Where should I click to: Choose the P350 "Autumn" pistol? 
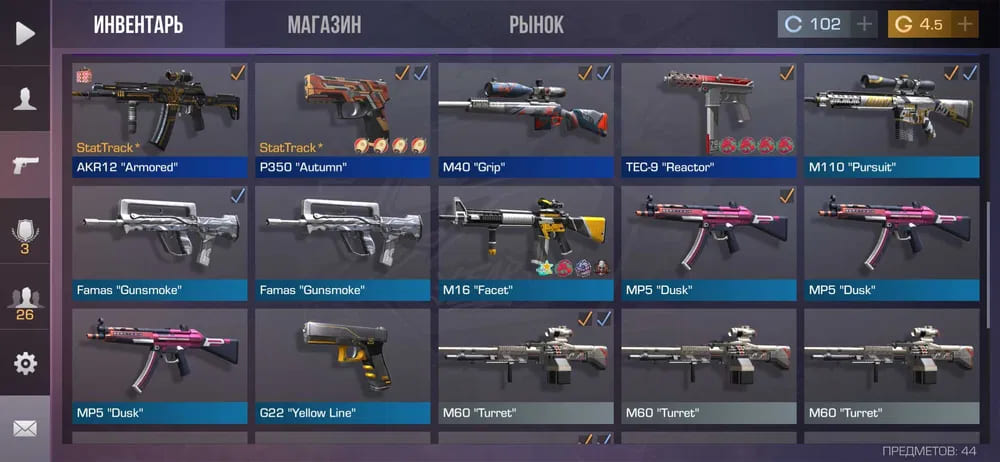342,120
